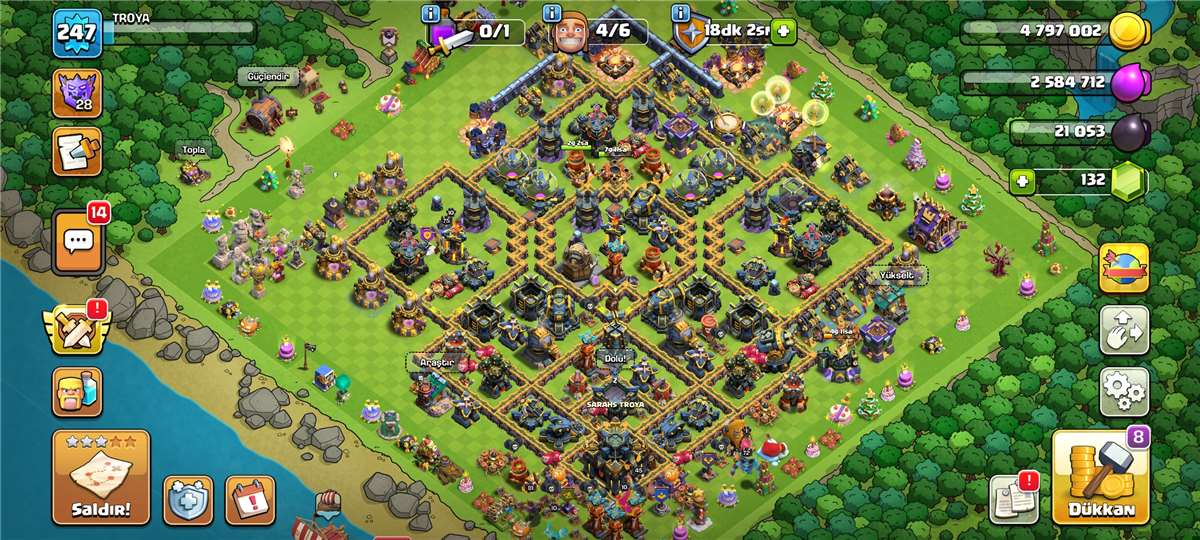Screen dimensions: 1200x540
Task: Open the level 247 player profile
Action: click(76, 33)
